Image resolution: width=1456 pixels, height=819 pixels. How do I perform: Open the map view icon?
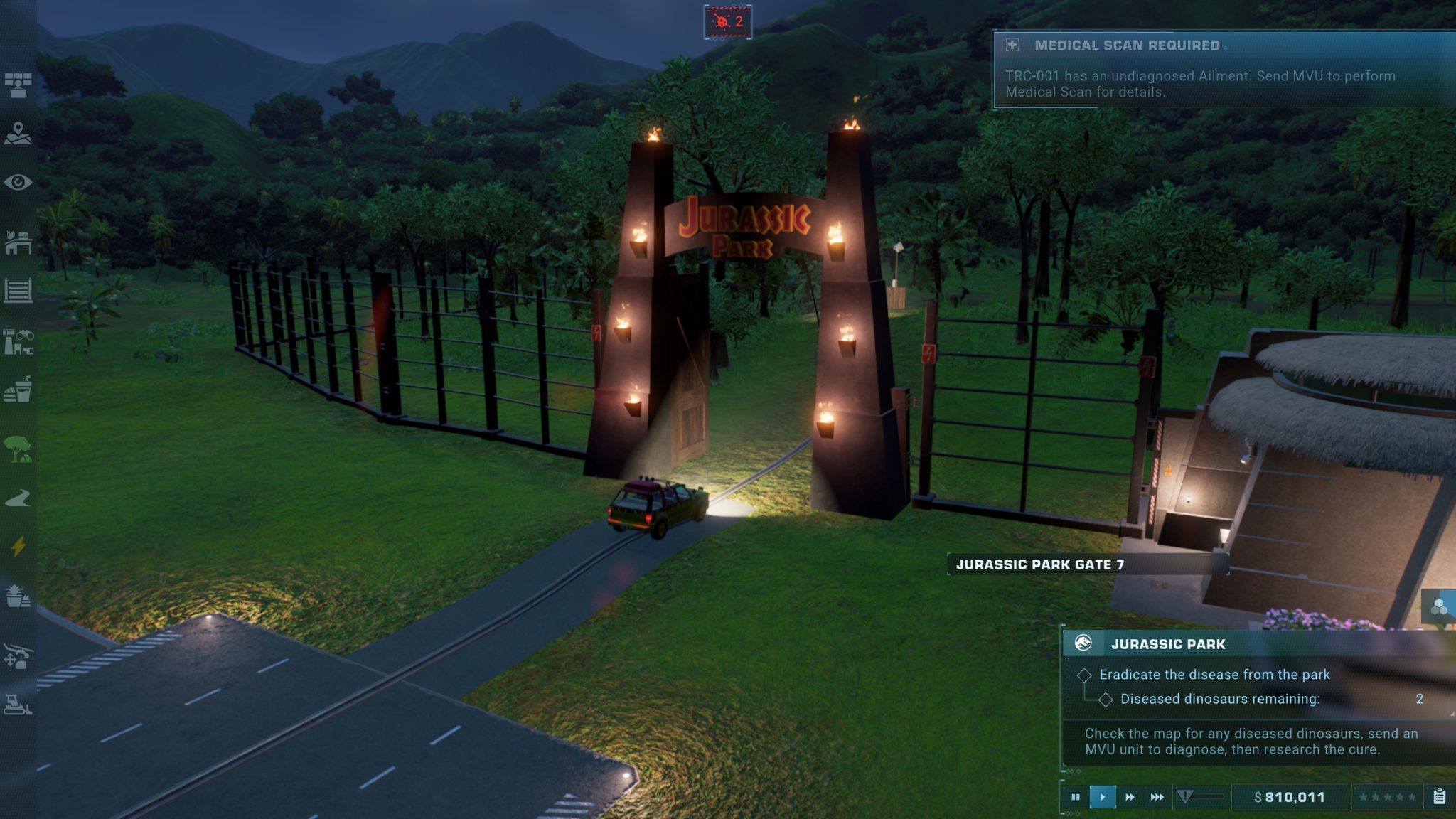(x=18, y=134)
